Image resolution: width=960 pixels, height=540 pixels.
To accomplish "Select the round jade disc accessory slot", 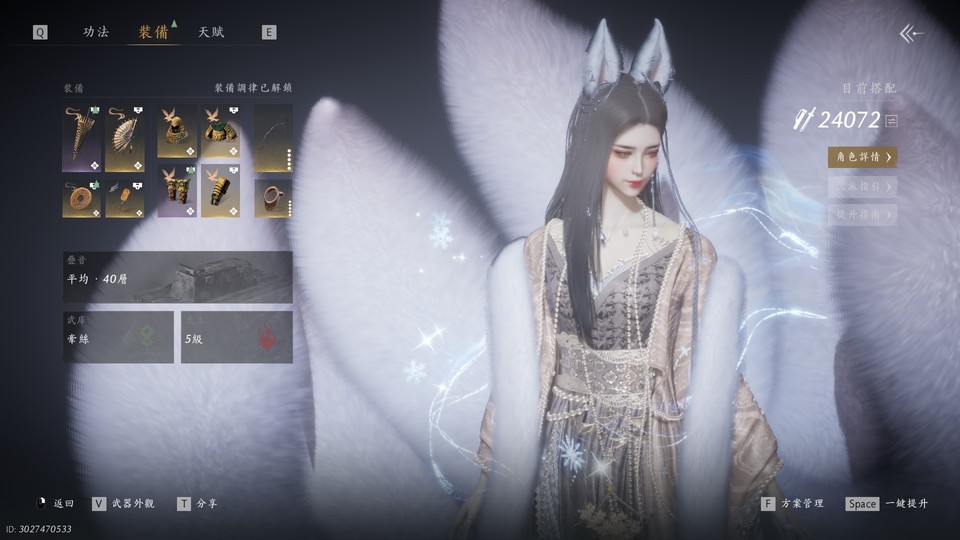I will click(x=81, y=198).
